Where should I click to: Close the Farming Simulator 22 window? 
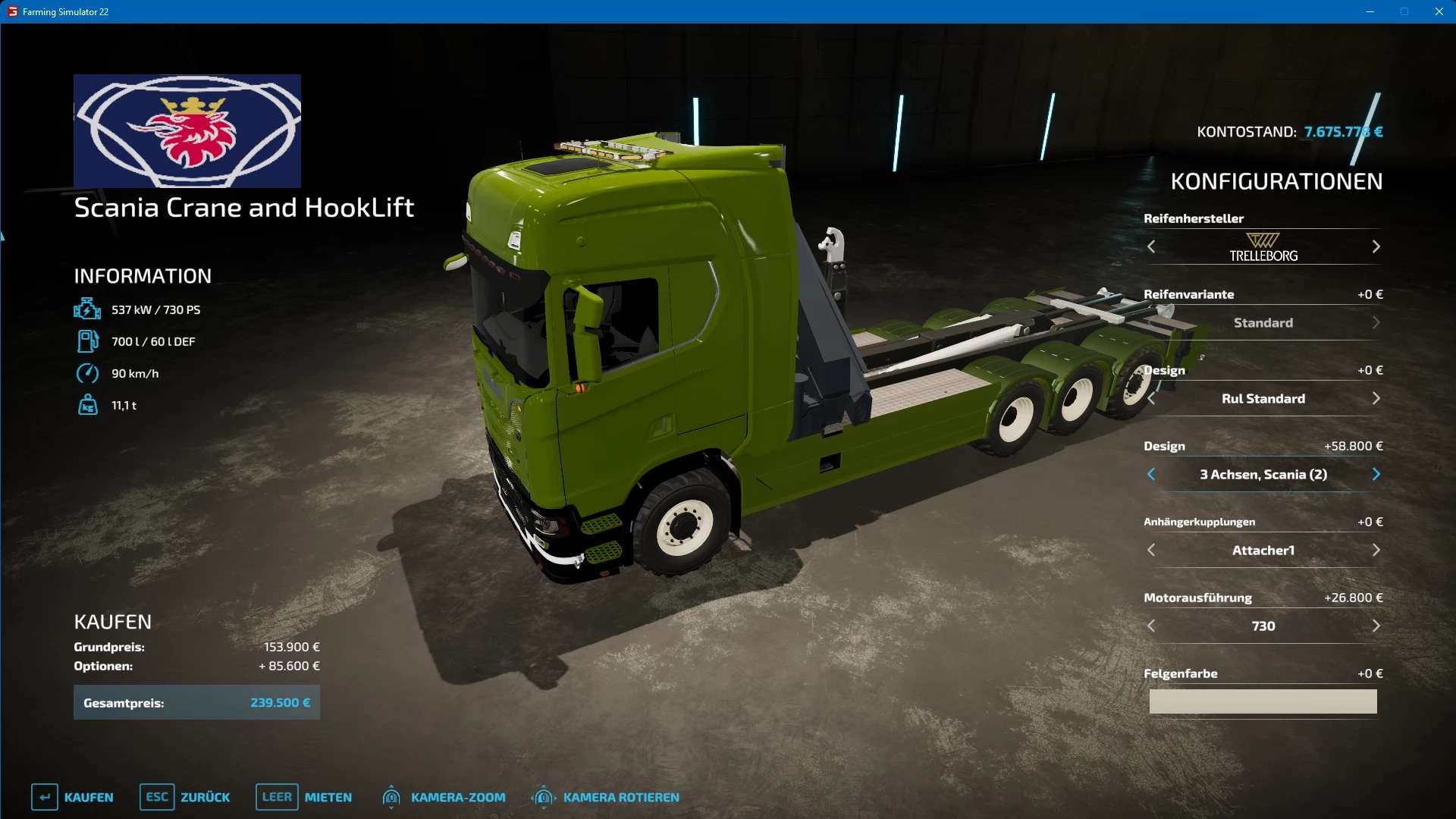pyautogui.click(x=1439, y=11)
